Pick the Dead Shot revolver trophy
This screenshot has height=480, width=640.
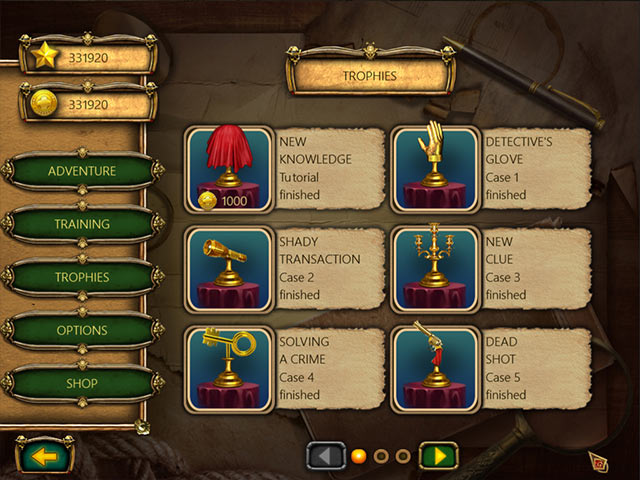tap(433, 368)
